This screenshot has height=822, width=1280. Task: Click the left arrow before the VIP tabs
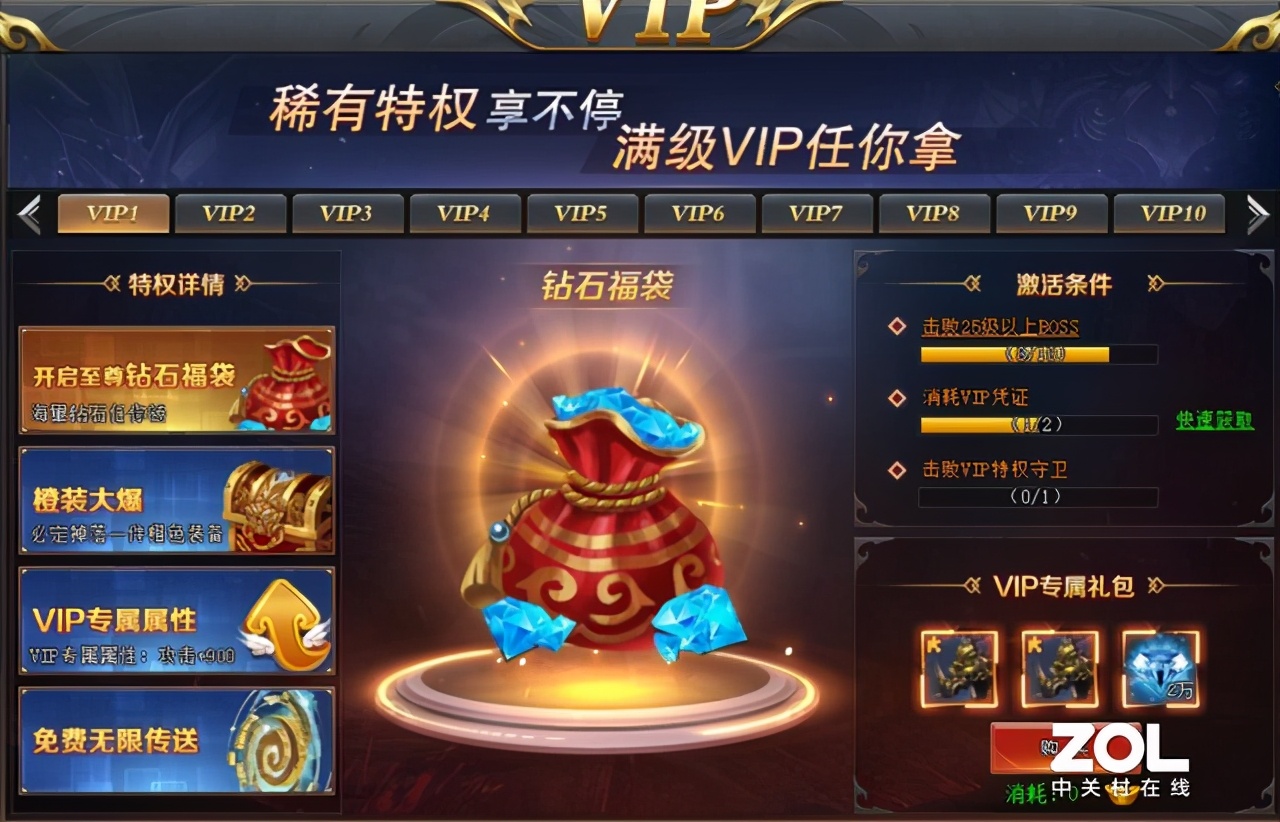click(30, 212)
